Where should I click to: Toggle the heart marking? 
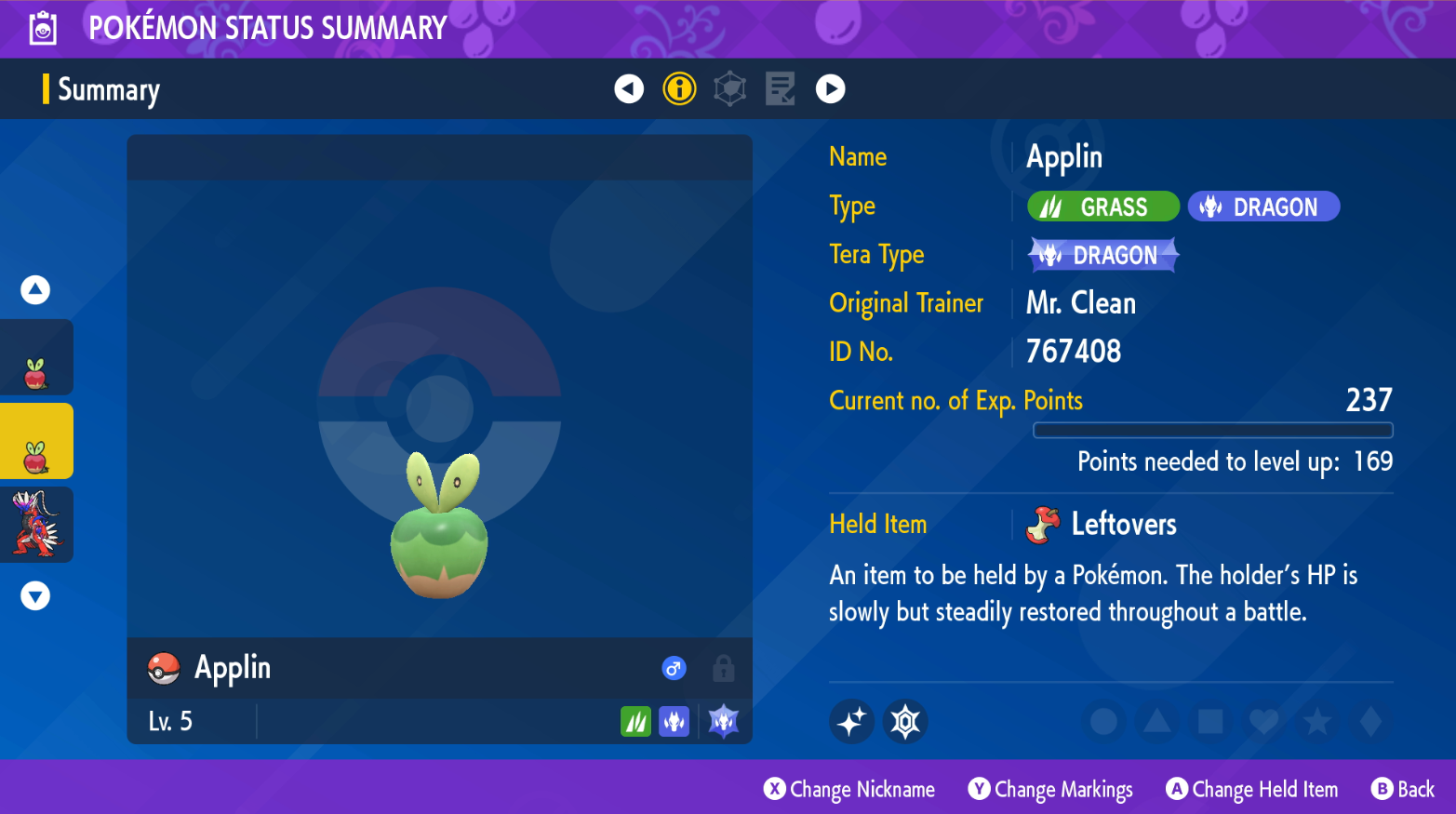1262,722
